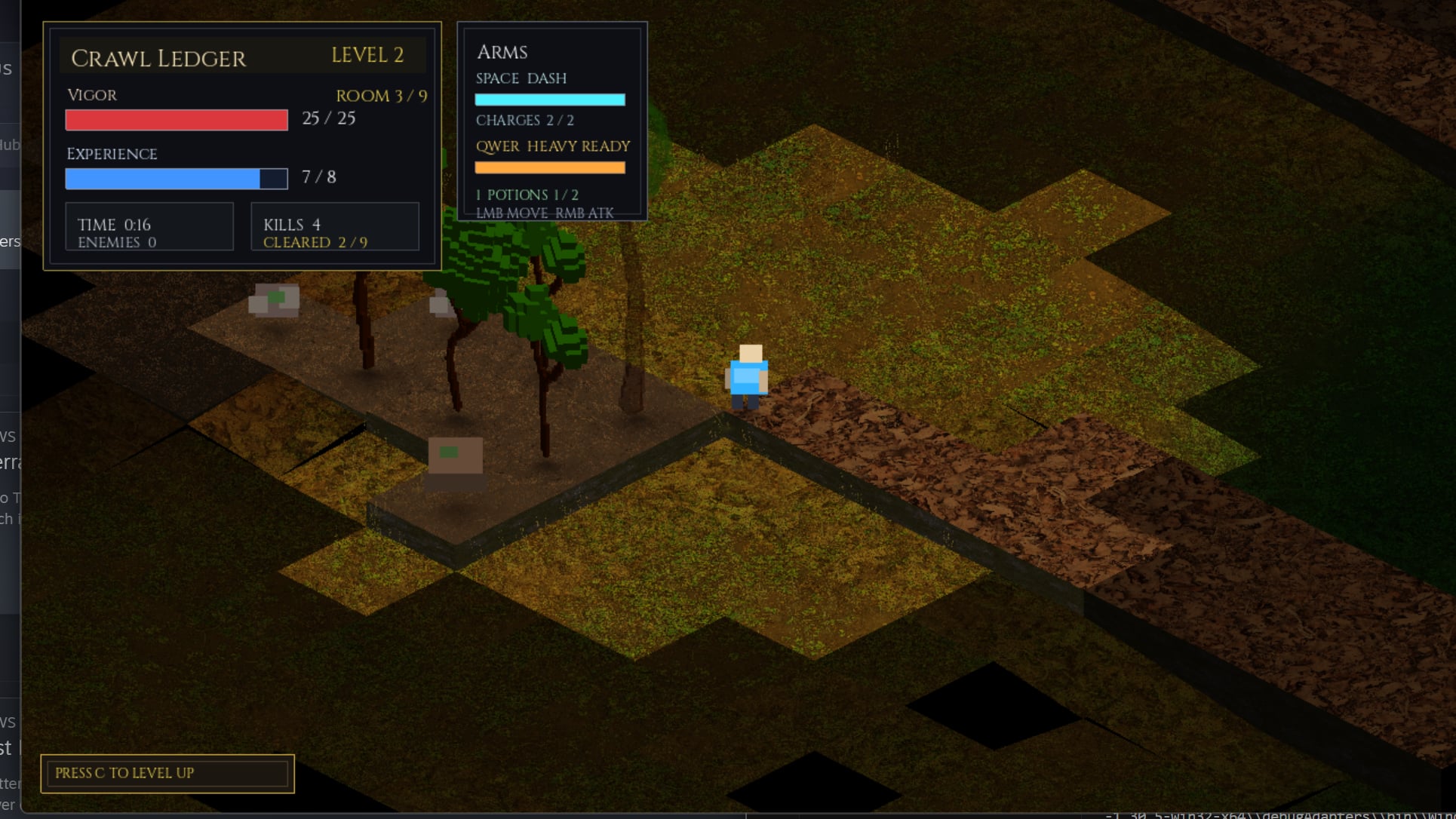This screenshot has width=1456, height=819.
Task: Click the KILLS 4 stat box
Action: tap(334, 226)
